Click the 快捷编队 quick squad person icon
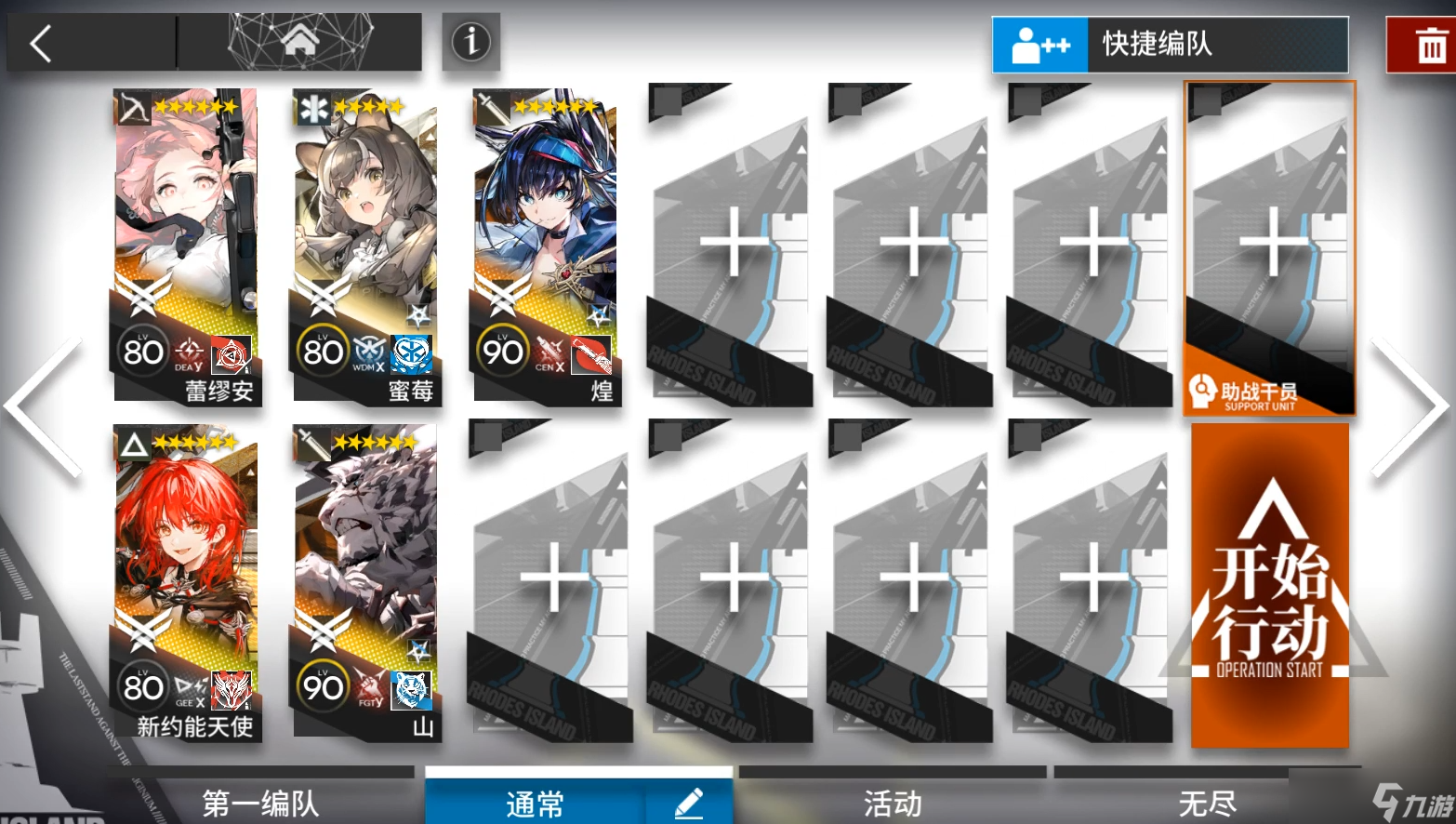Viewport: 1456px width, 824px height. tap(1039, 44)
